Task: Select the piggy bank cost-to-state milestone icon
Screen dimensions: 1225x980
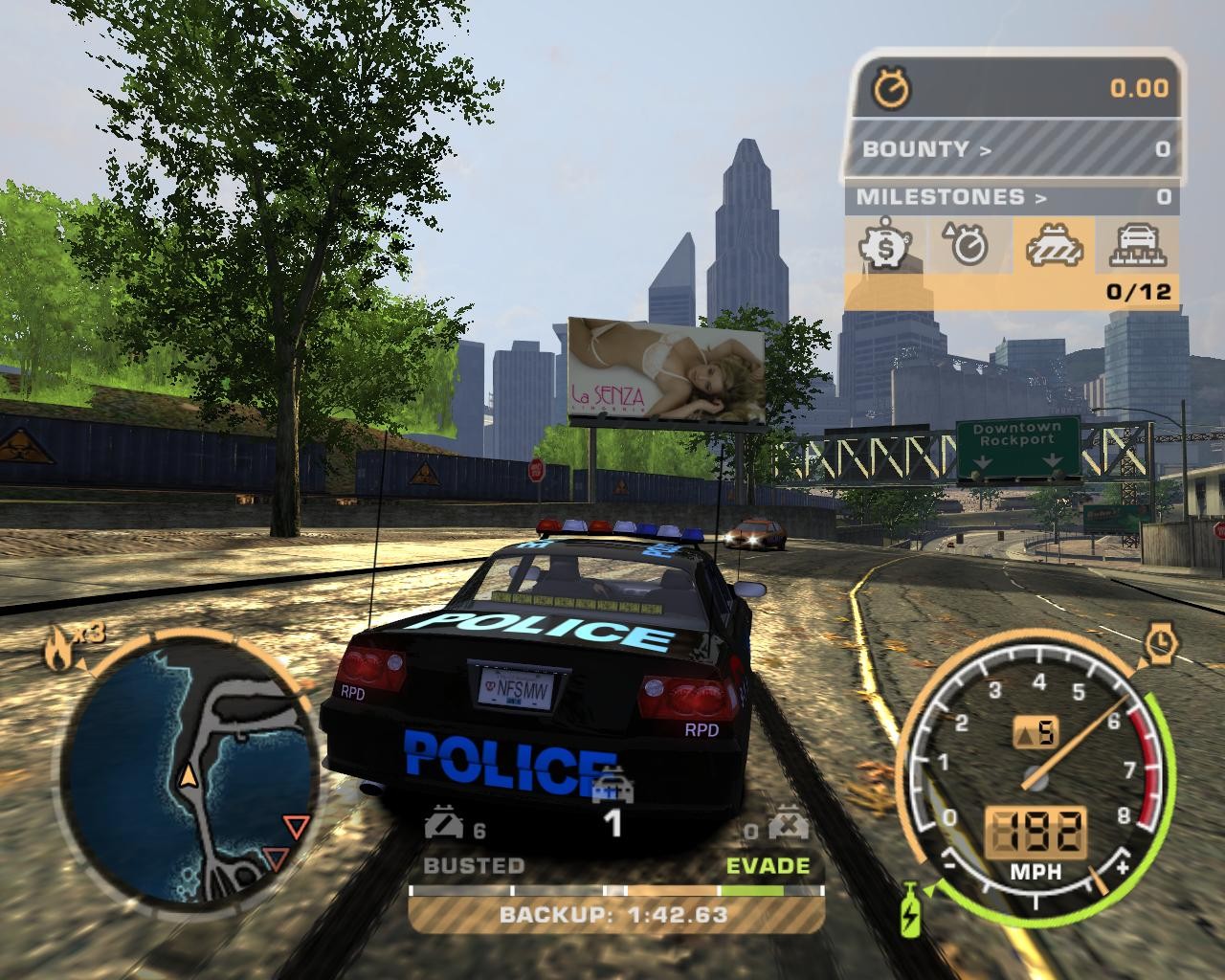Action: click(887, 246)
